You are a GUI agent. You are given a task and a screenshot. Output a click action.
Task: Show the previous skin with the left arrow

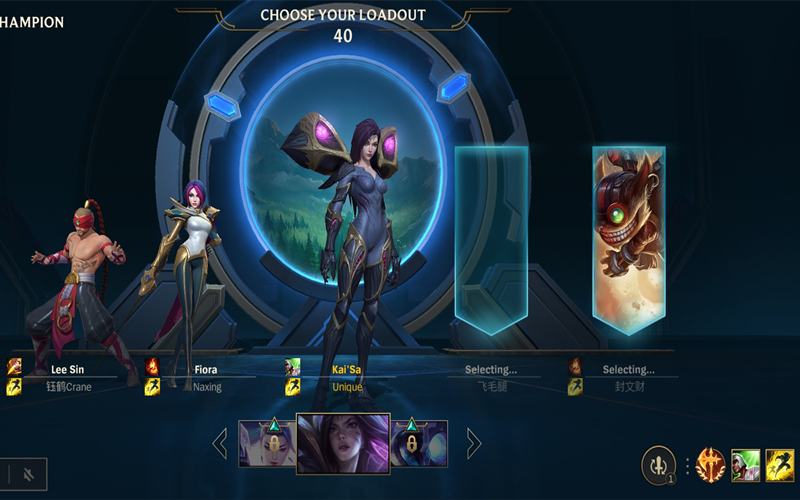click(x=220, y=443)
